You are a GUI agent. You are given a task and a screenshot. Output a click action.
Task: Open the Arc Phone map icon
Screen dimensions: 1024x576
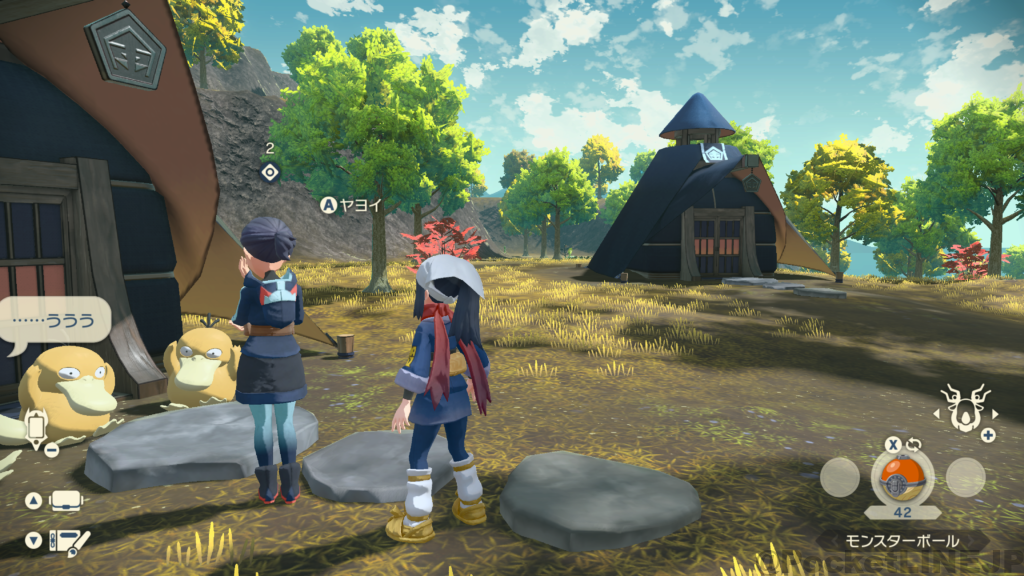click(37, 427)
